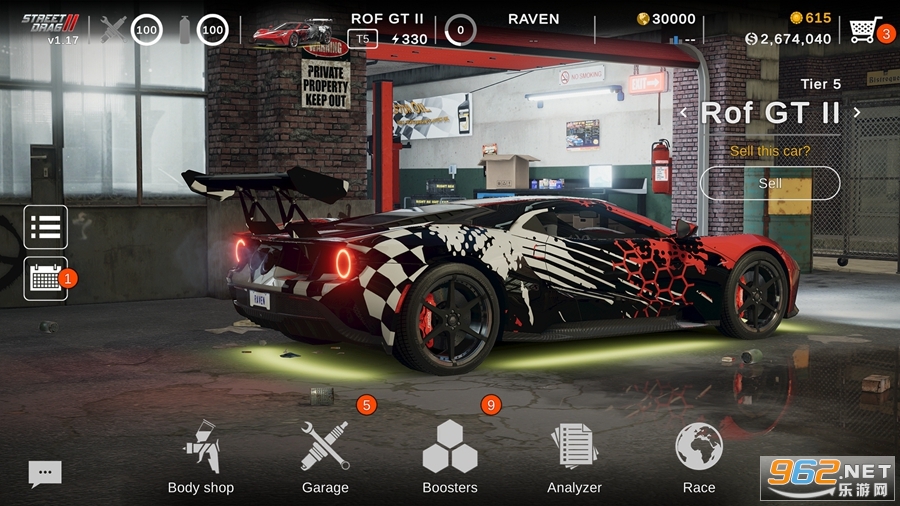The height and width of the screenshot is (506, 900).
Task: Open the chat speech bubble
Action: click(45, 473)
